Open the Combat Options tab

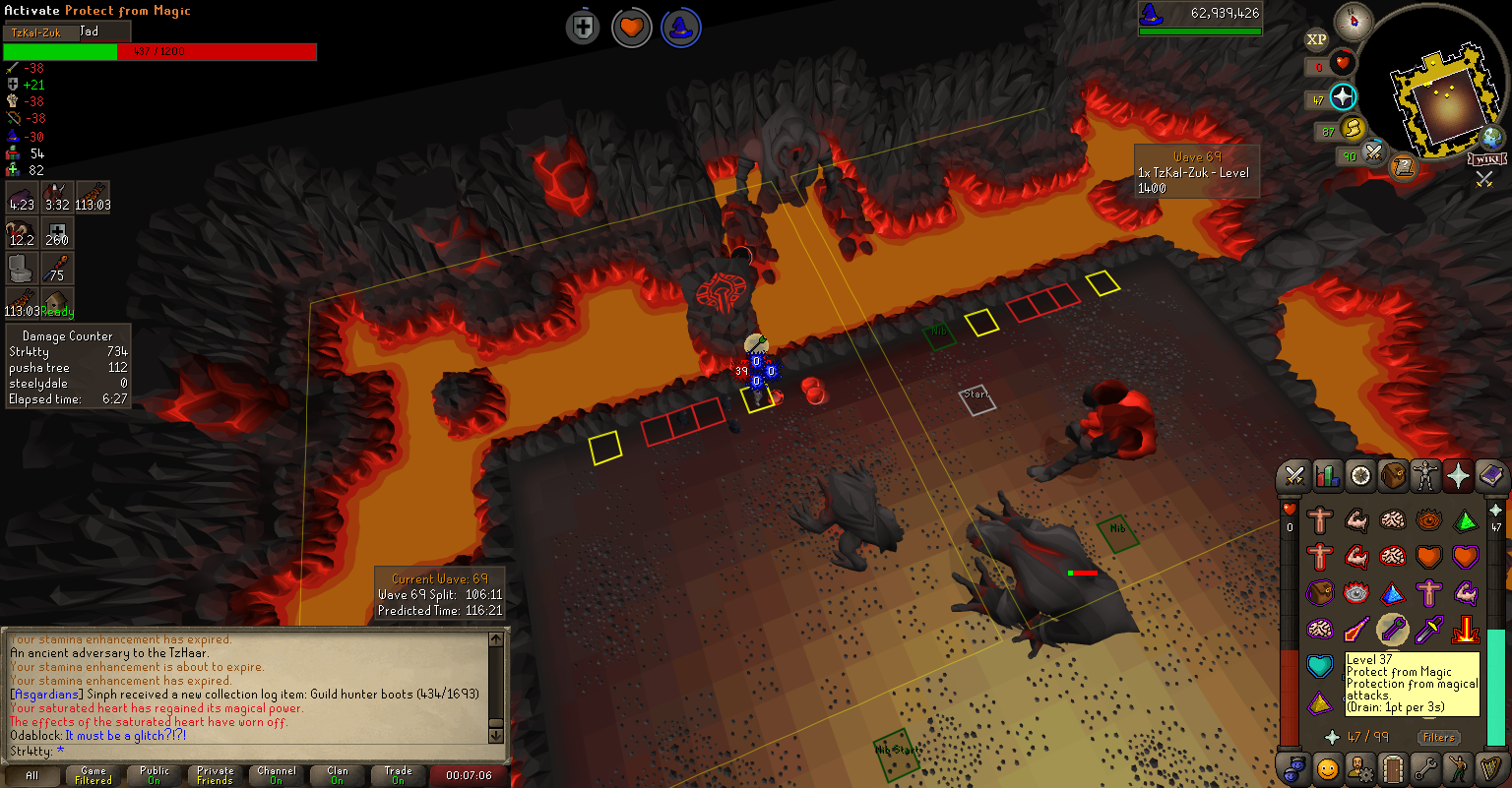pyautogui.click(x=1294, y=477)
